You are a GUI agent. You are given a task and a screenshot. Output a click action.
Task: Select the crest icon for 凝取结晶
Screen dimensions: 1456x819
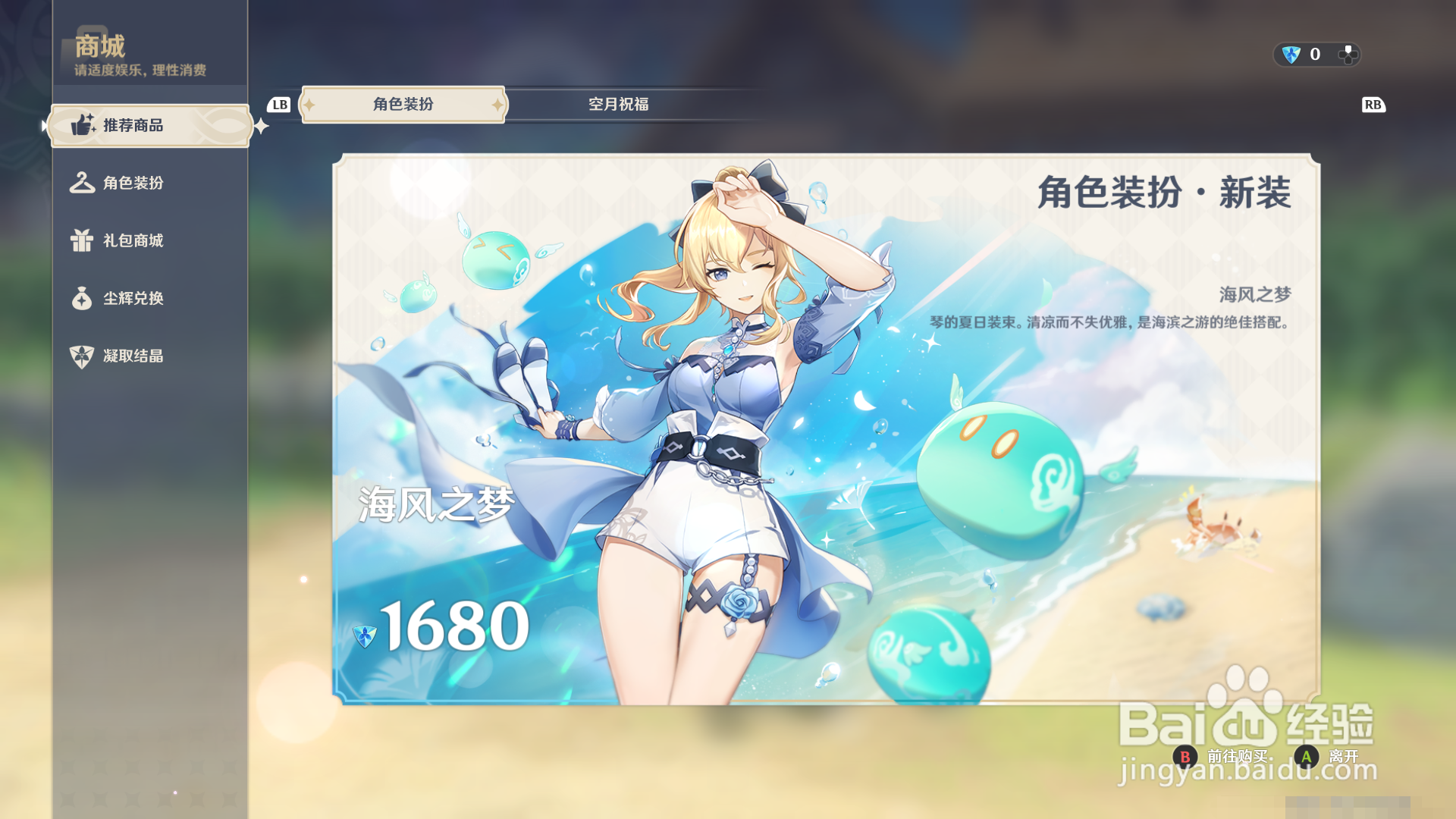tap(82, 356)
